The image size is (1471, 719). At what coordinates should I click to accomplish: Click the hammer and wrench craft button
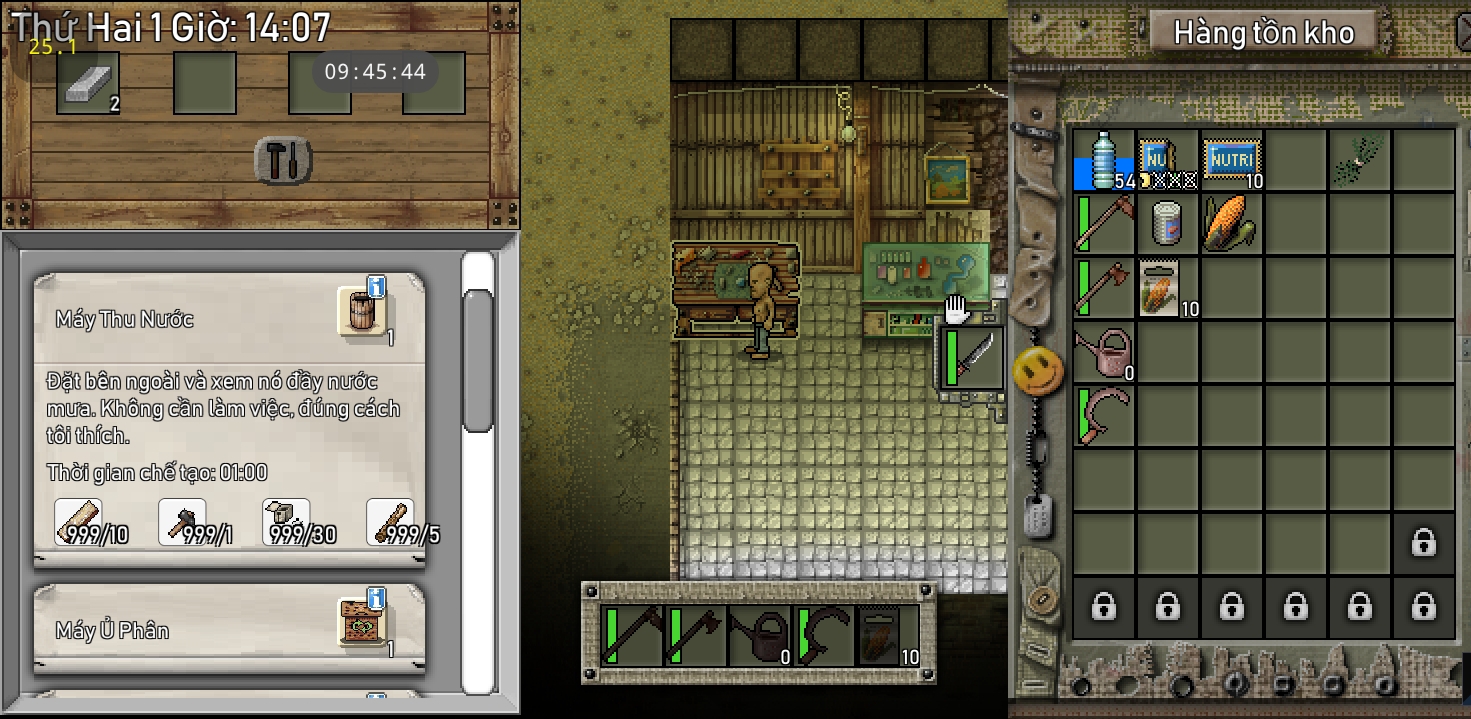tap(284, 161)
